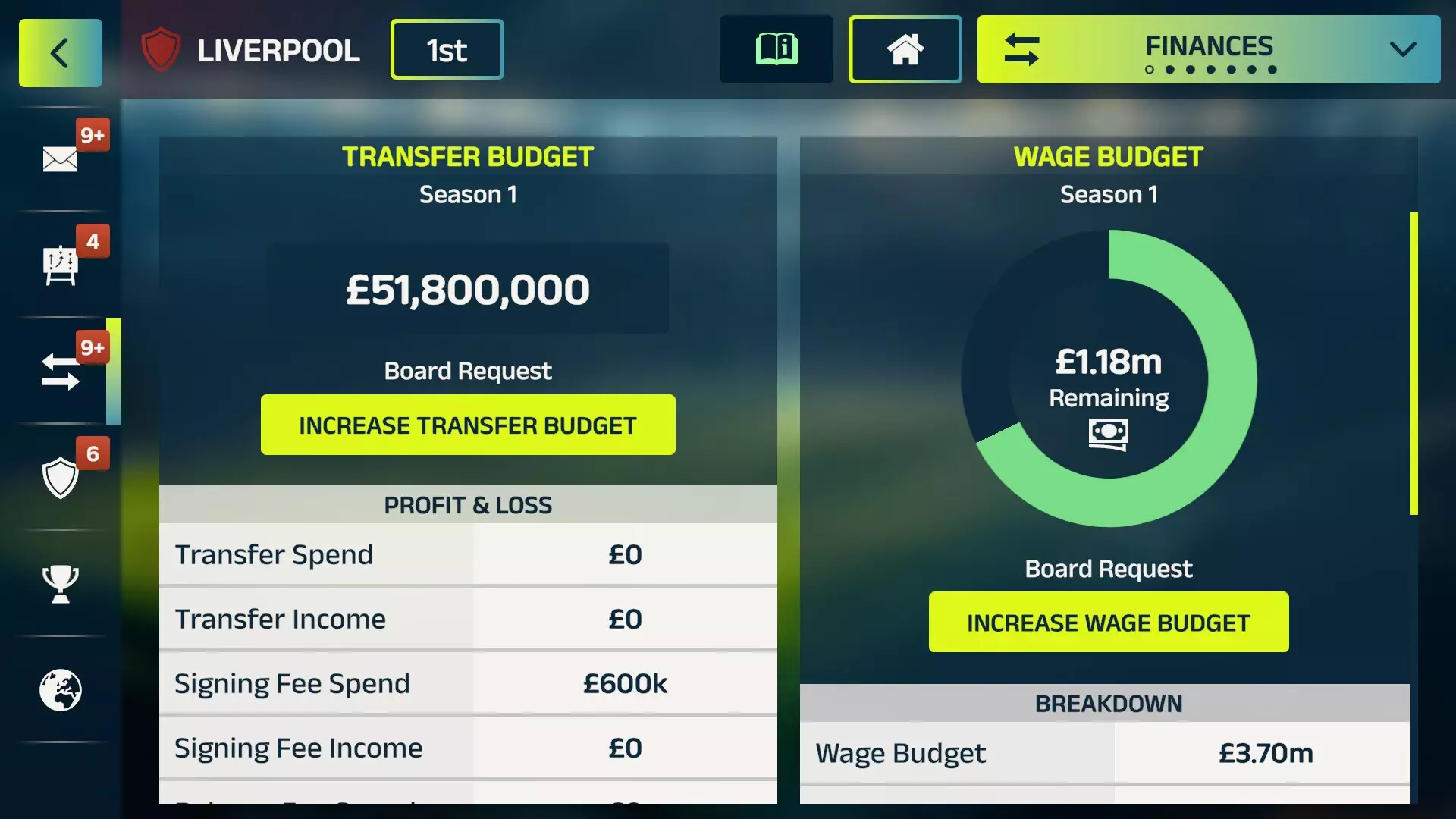
Task: Select the 1st league position badge
Action: point(447,49)
